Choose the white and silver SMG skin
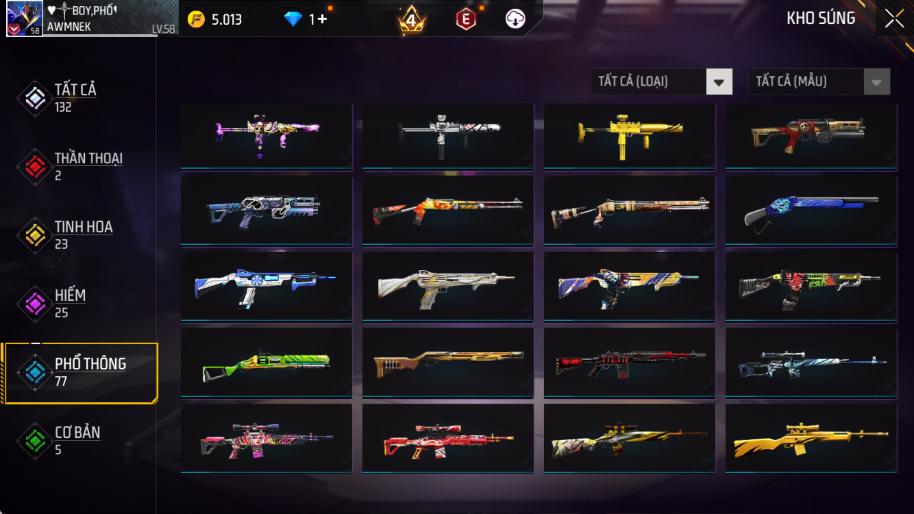 pos(447,134)
